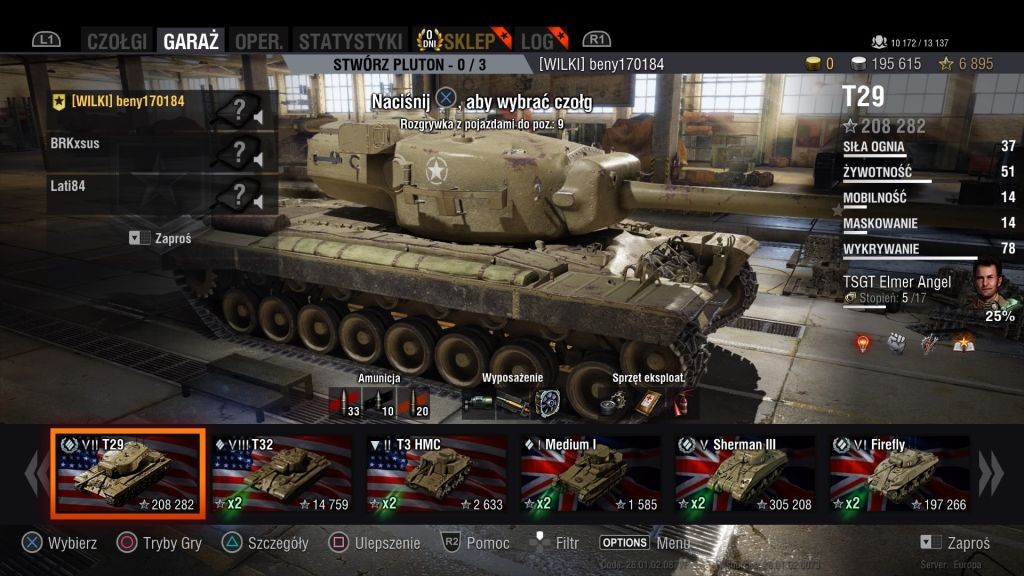Show next tanks with right carousel arrow
This screenshot has height=576, width=1024.
[990, 473]
